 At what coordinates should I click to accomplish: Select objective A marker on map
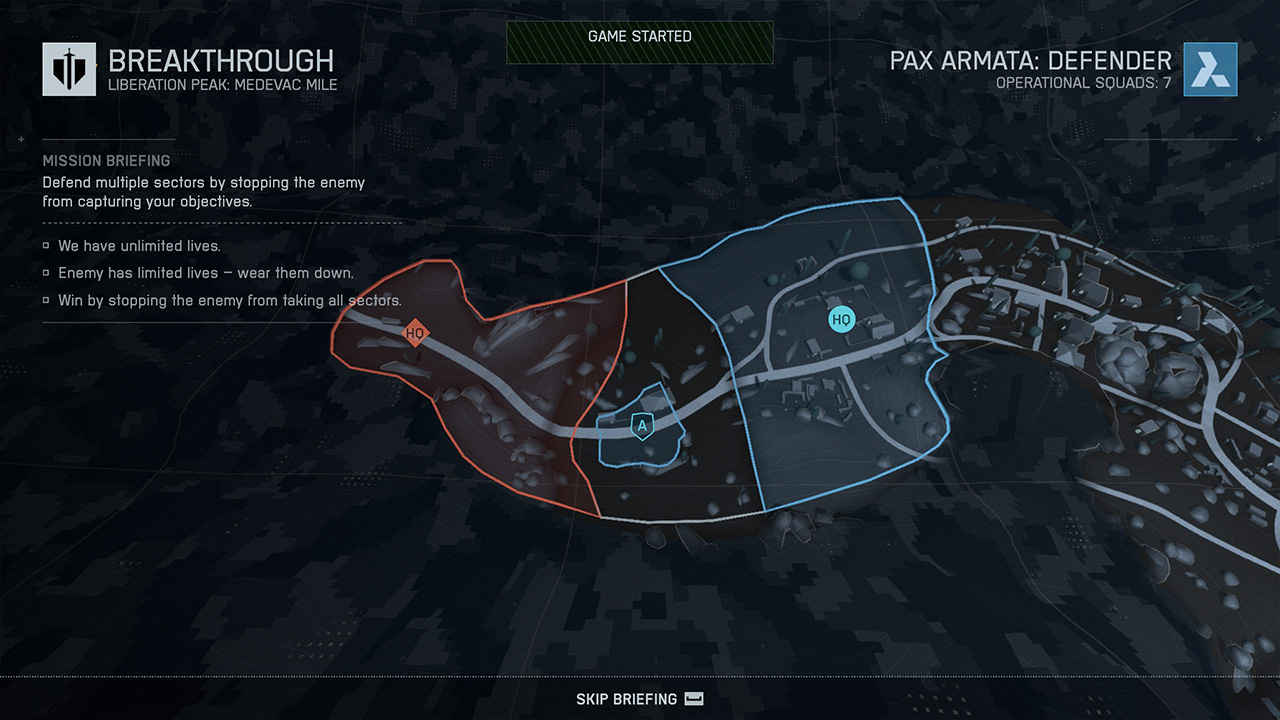(642, 427)
